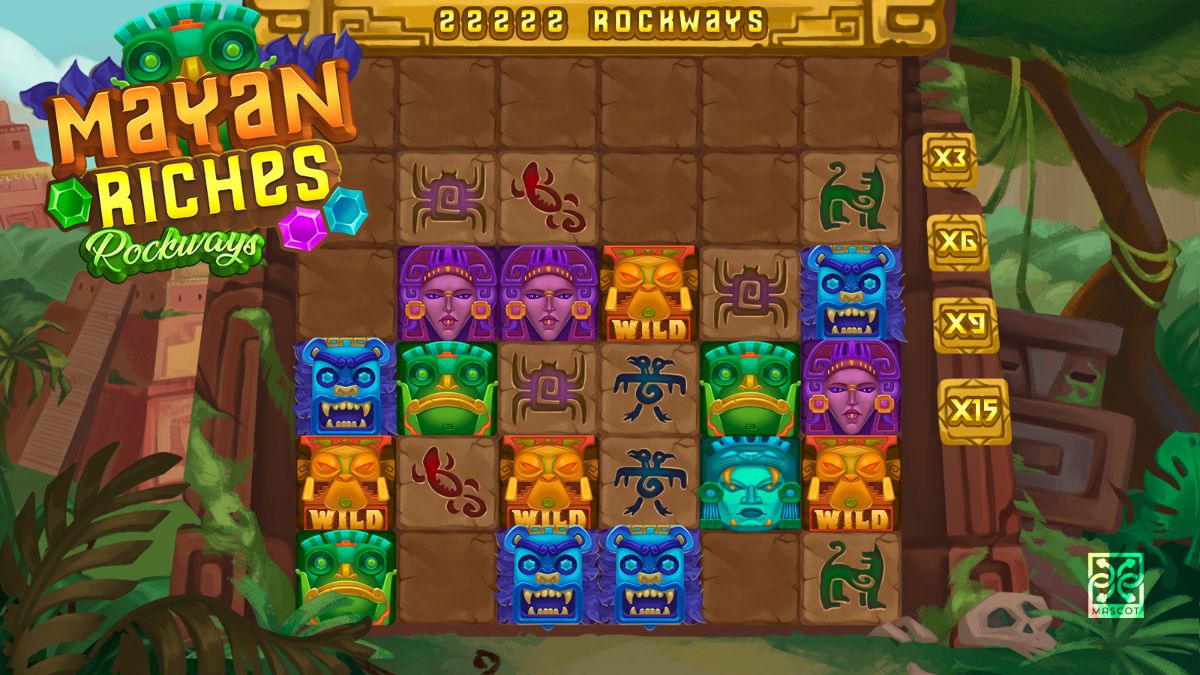
Task: Select the turquoise stone face symbol
Action: (749, 483)
